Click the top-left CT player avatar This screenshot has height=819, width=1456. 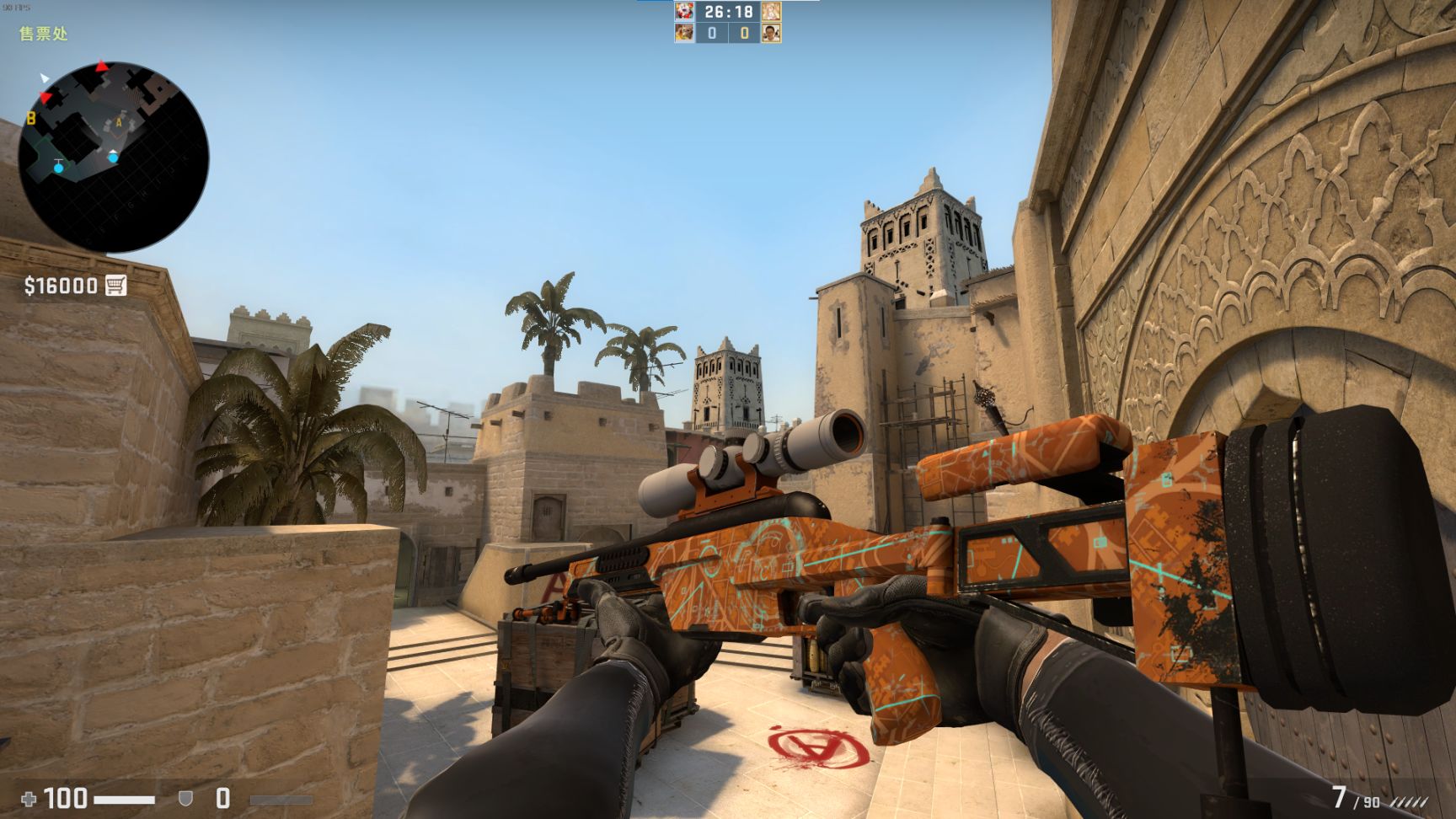tap(683, 12)
